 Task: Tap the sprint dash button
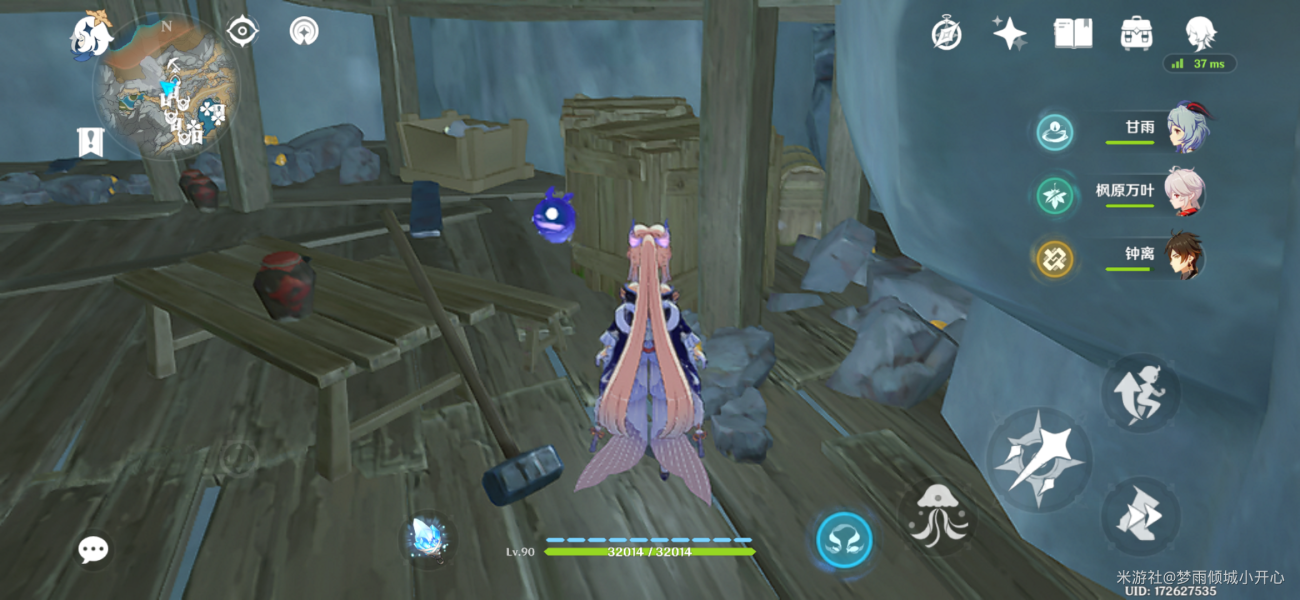point(1141,516)
